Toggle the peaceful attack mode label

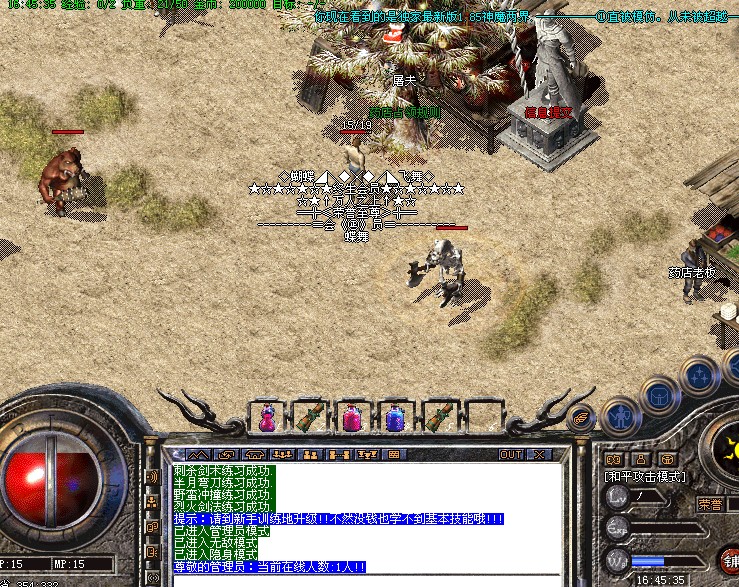coord(645,477)
